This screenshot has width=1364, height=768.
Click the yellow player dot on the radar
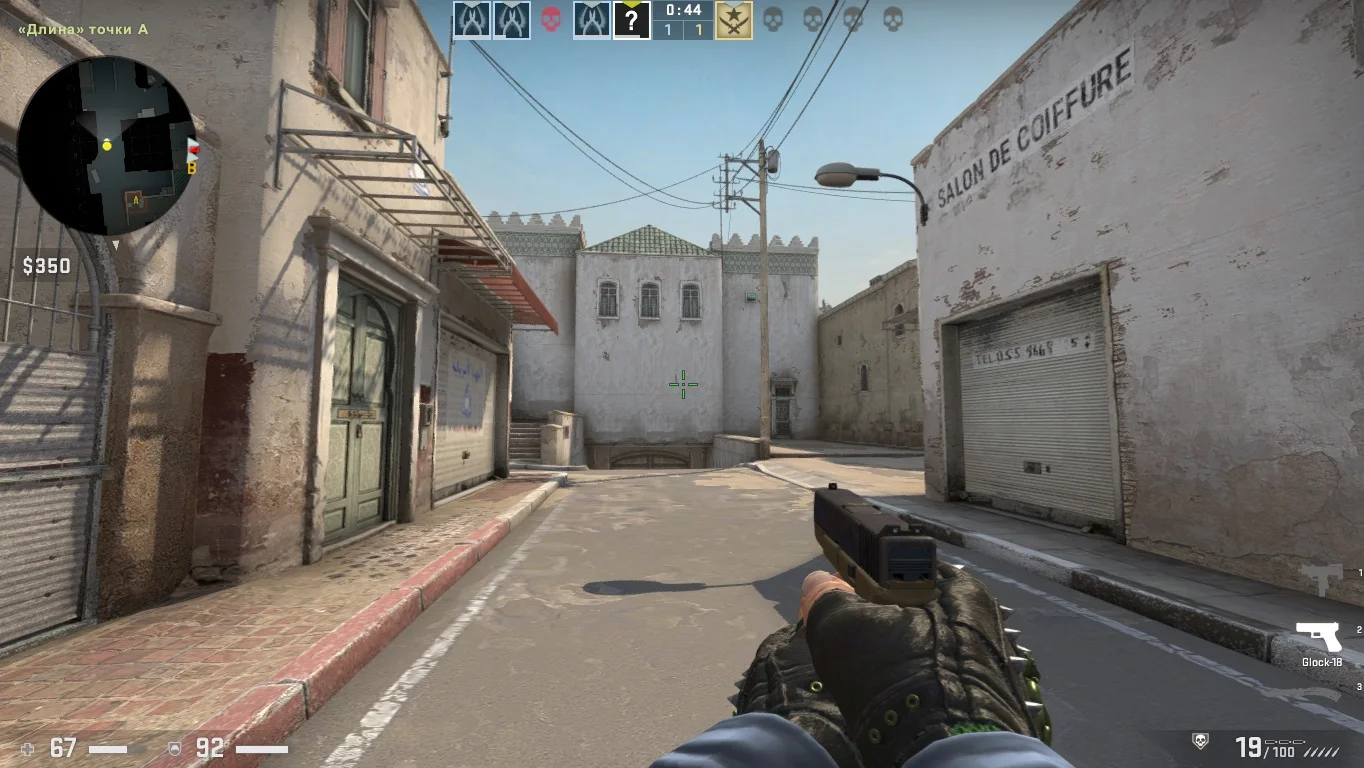point(107,146)
